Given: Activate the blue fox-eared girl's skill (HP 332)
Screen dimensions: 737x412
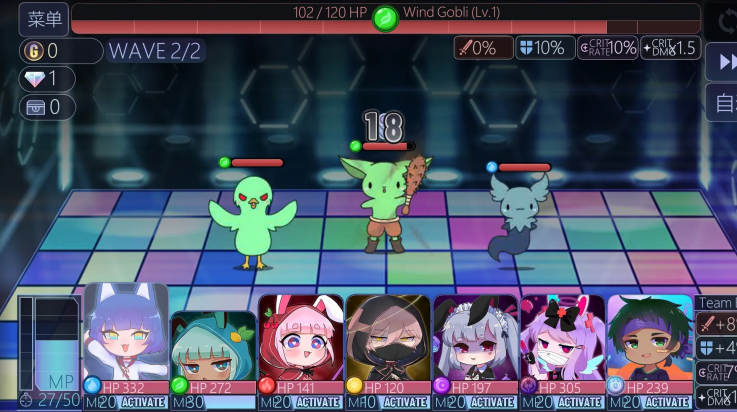Looking at the screenshot, I should click(143, 403).
